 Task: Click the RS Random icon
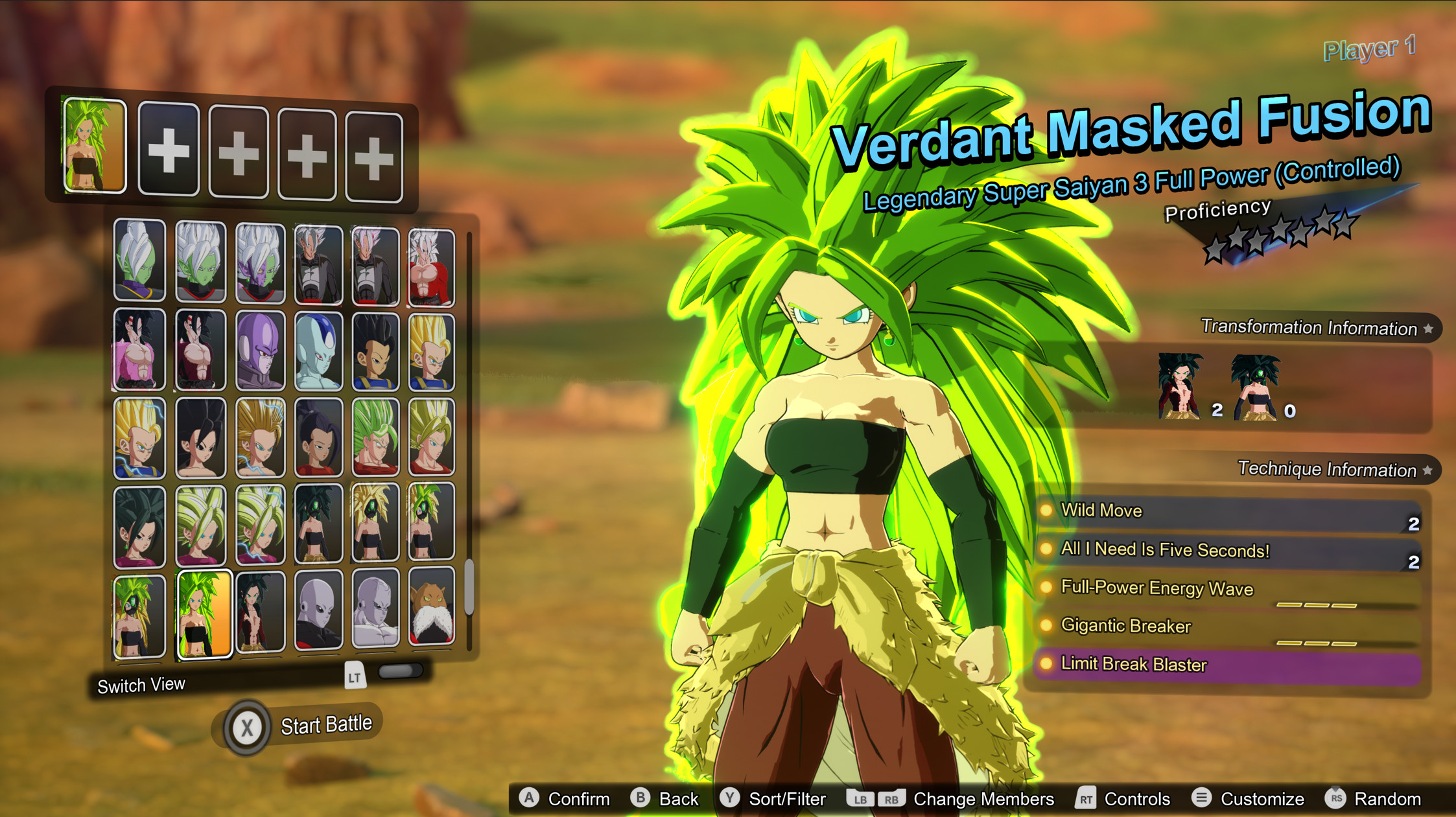pos(1337,799)
